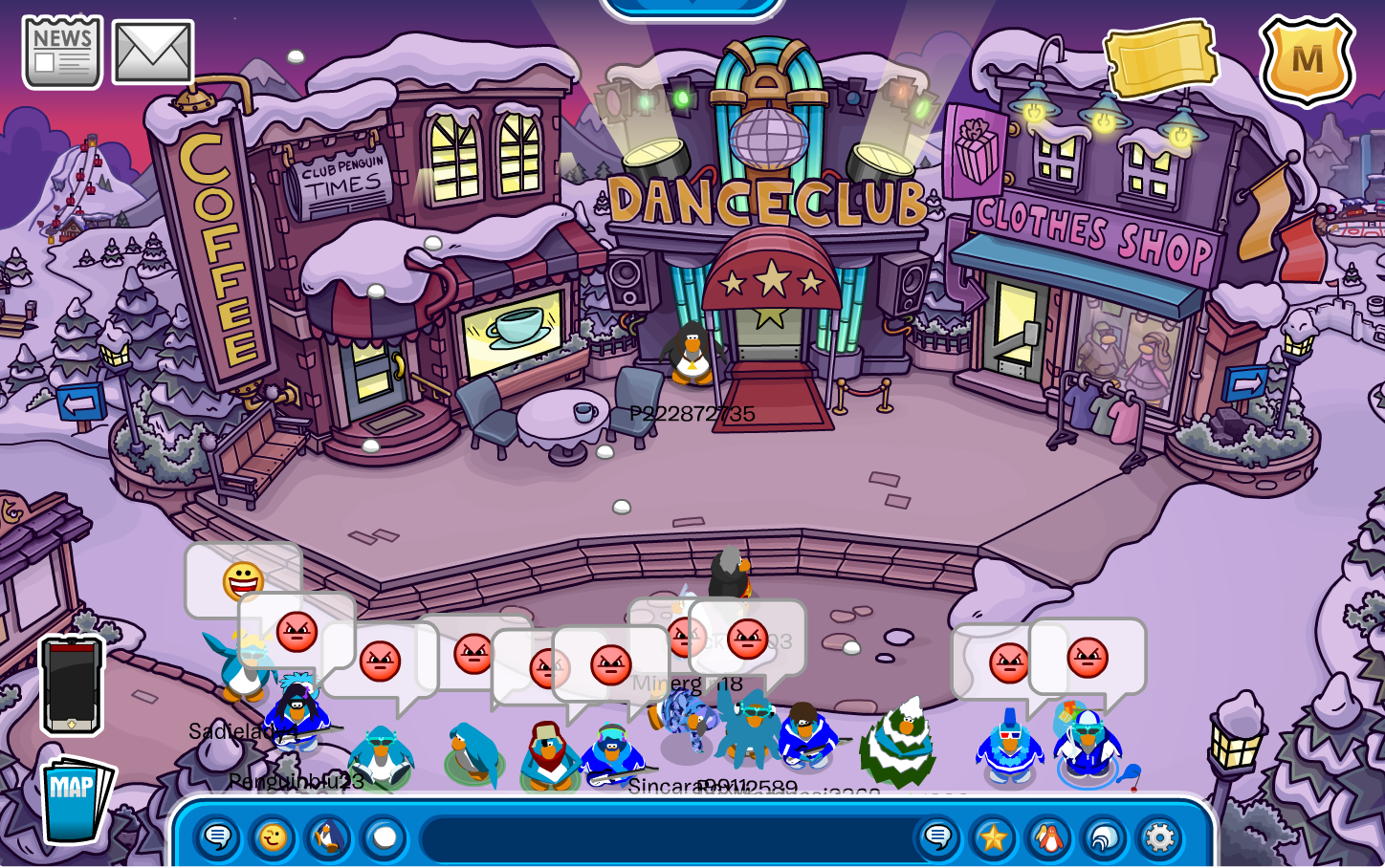Viewport: 1385px width, 868px height.
Task: Click the chat message input bar
Action: point(665,838)
